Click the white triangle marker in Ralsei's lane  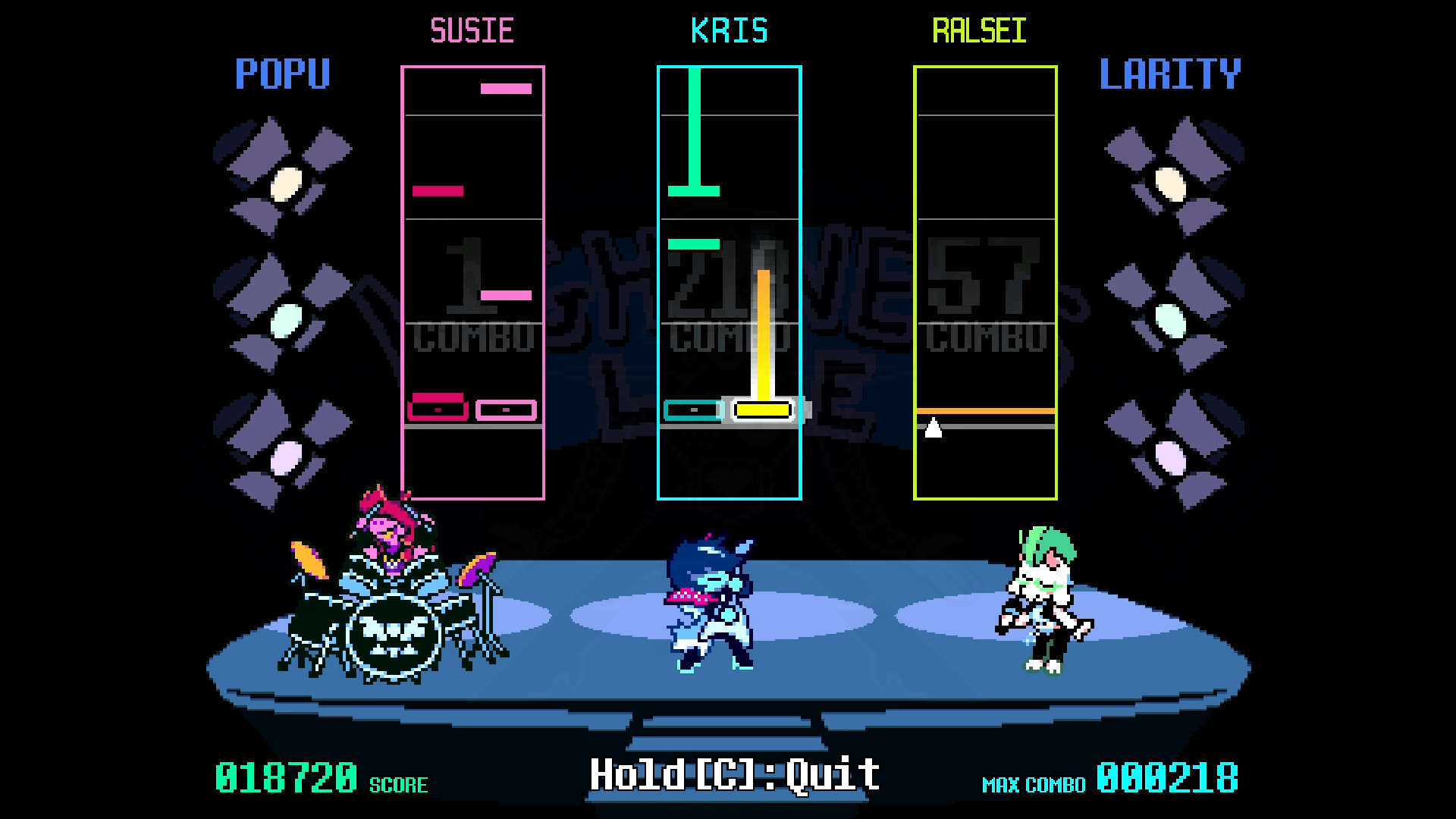click(934, 428)
